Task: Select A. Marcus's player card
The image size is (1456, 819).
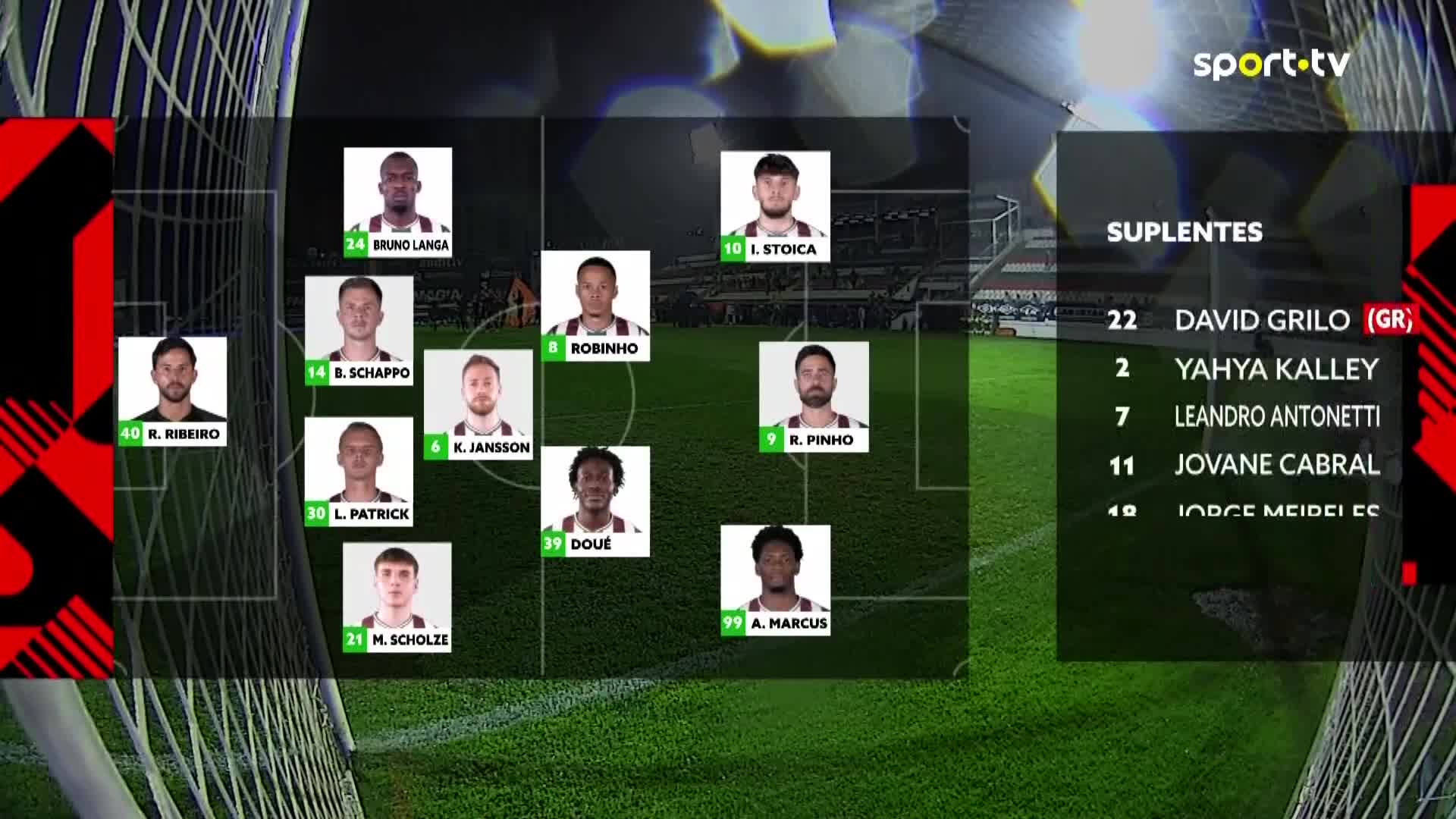Action: (x=775, y=580)
